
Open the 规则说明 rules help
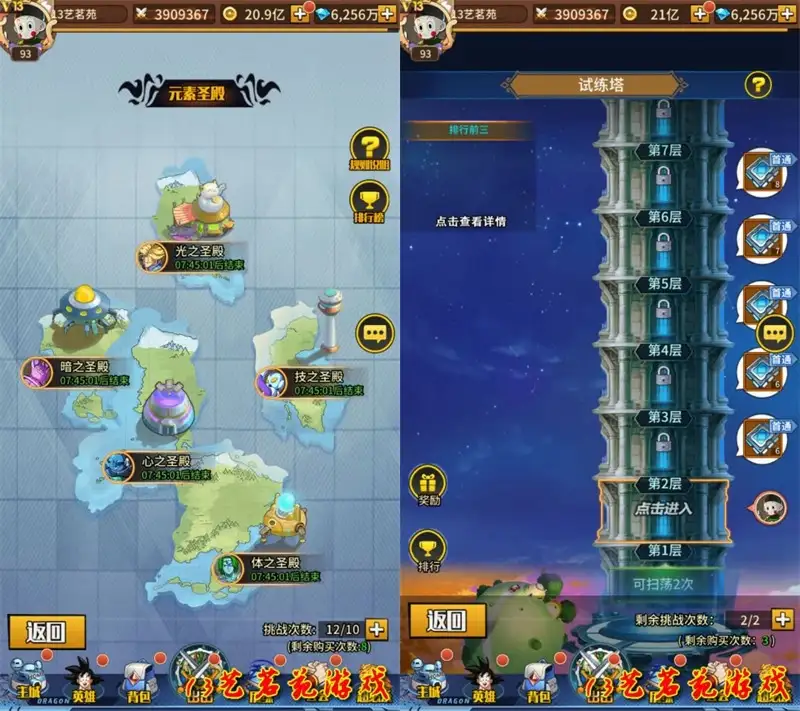click(372, 150)
